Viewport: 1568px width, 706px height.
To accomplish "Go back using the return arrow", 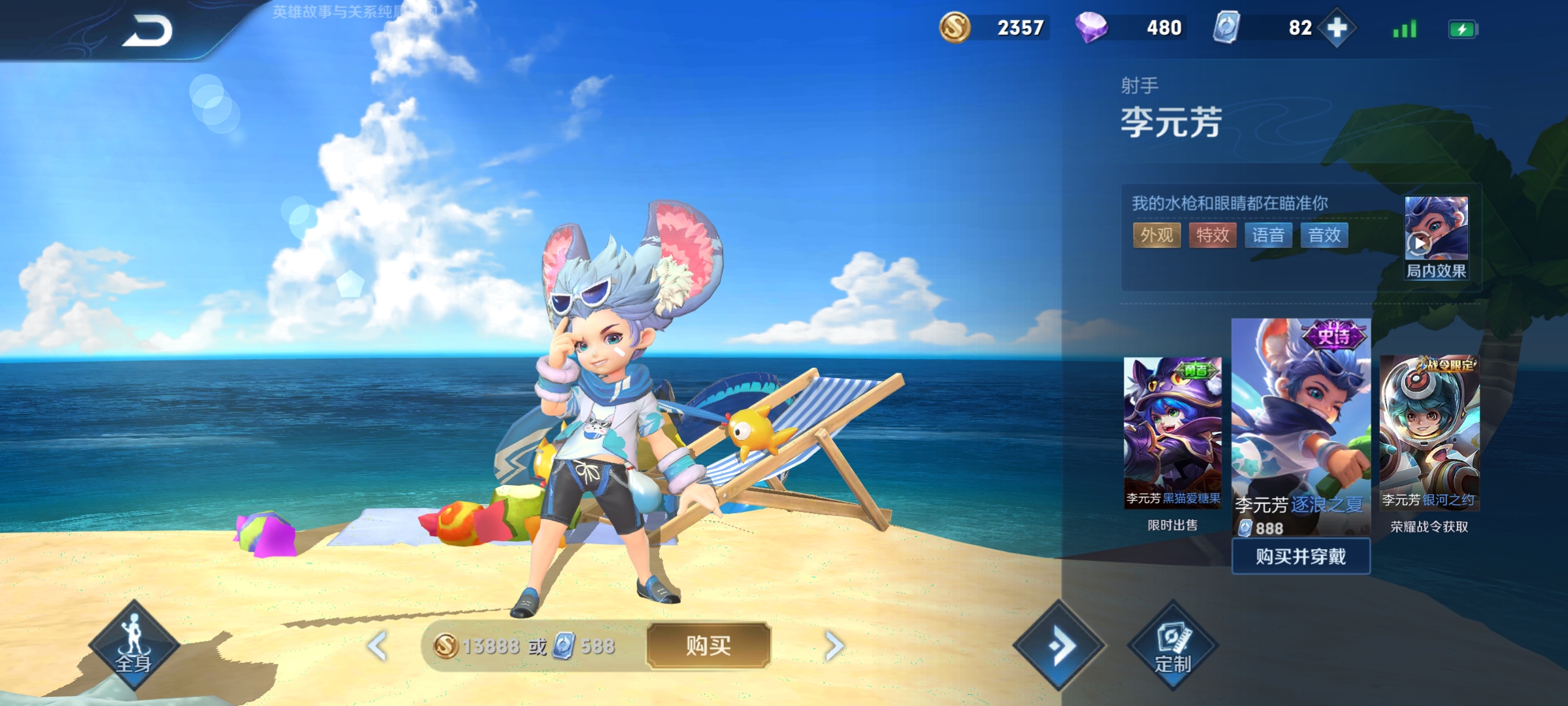I will coord(148,30).
